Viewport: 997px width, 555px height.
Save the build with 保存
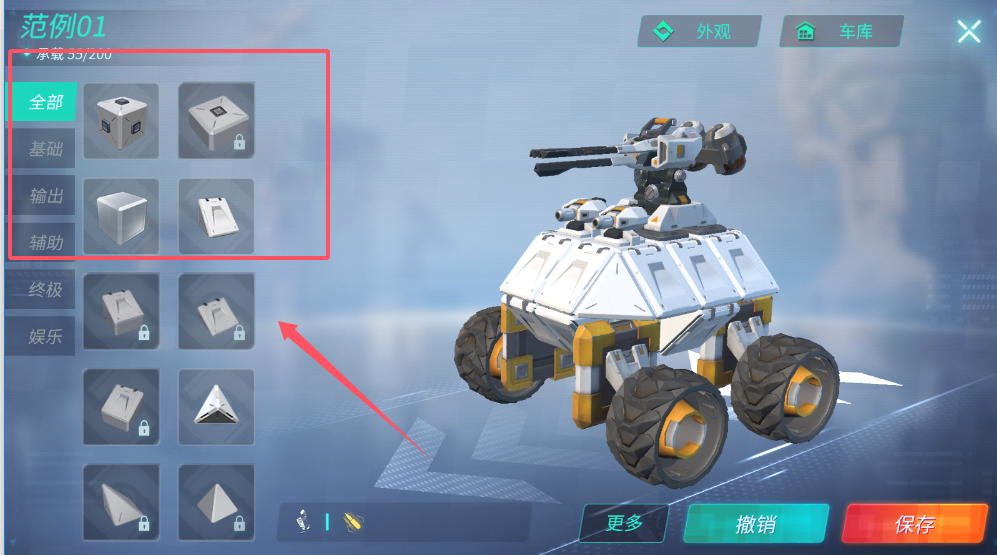[914, 524]
